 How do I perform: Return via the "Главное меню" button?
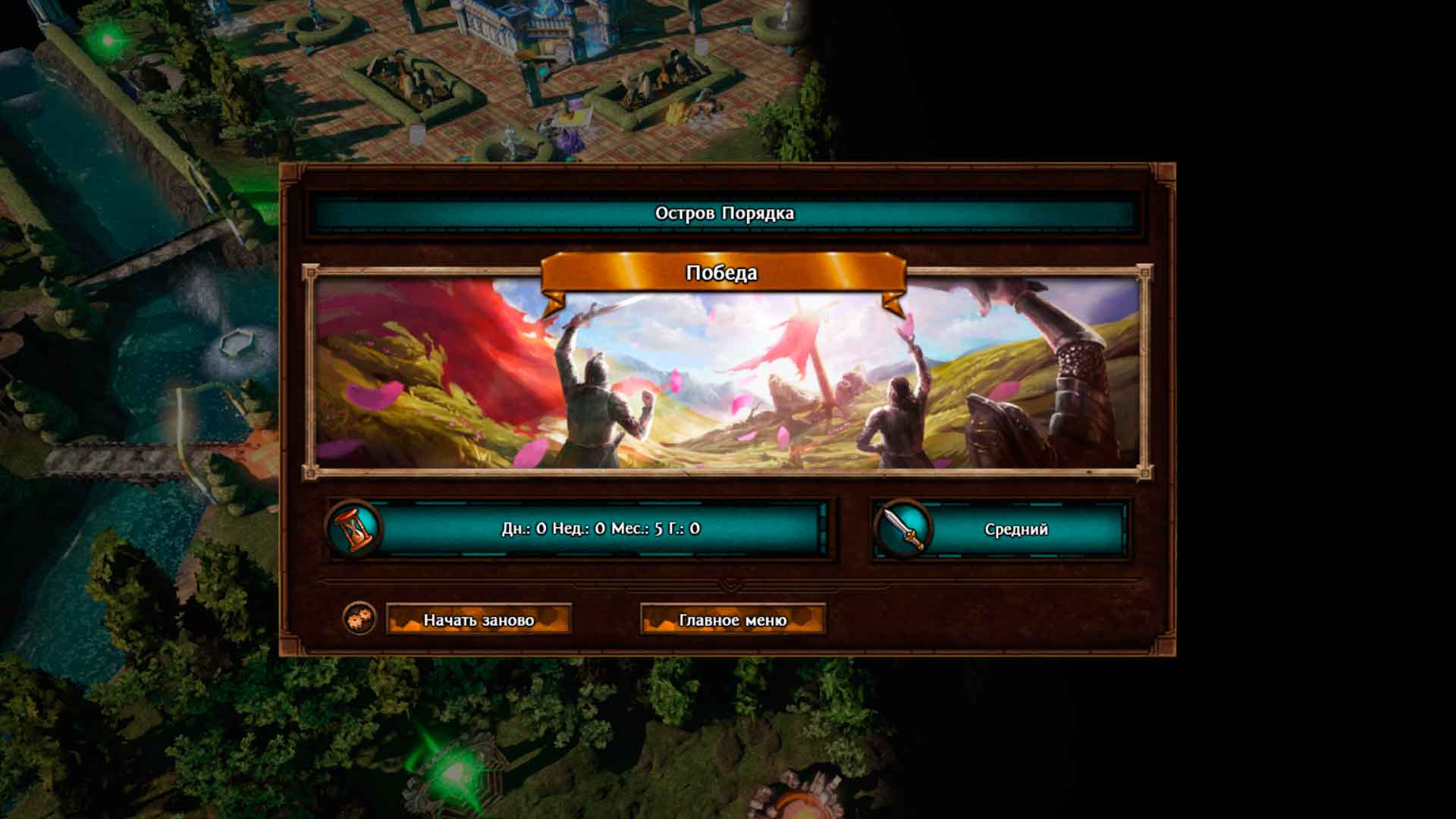(733, 620)
